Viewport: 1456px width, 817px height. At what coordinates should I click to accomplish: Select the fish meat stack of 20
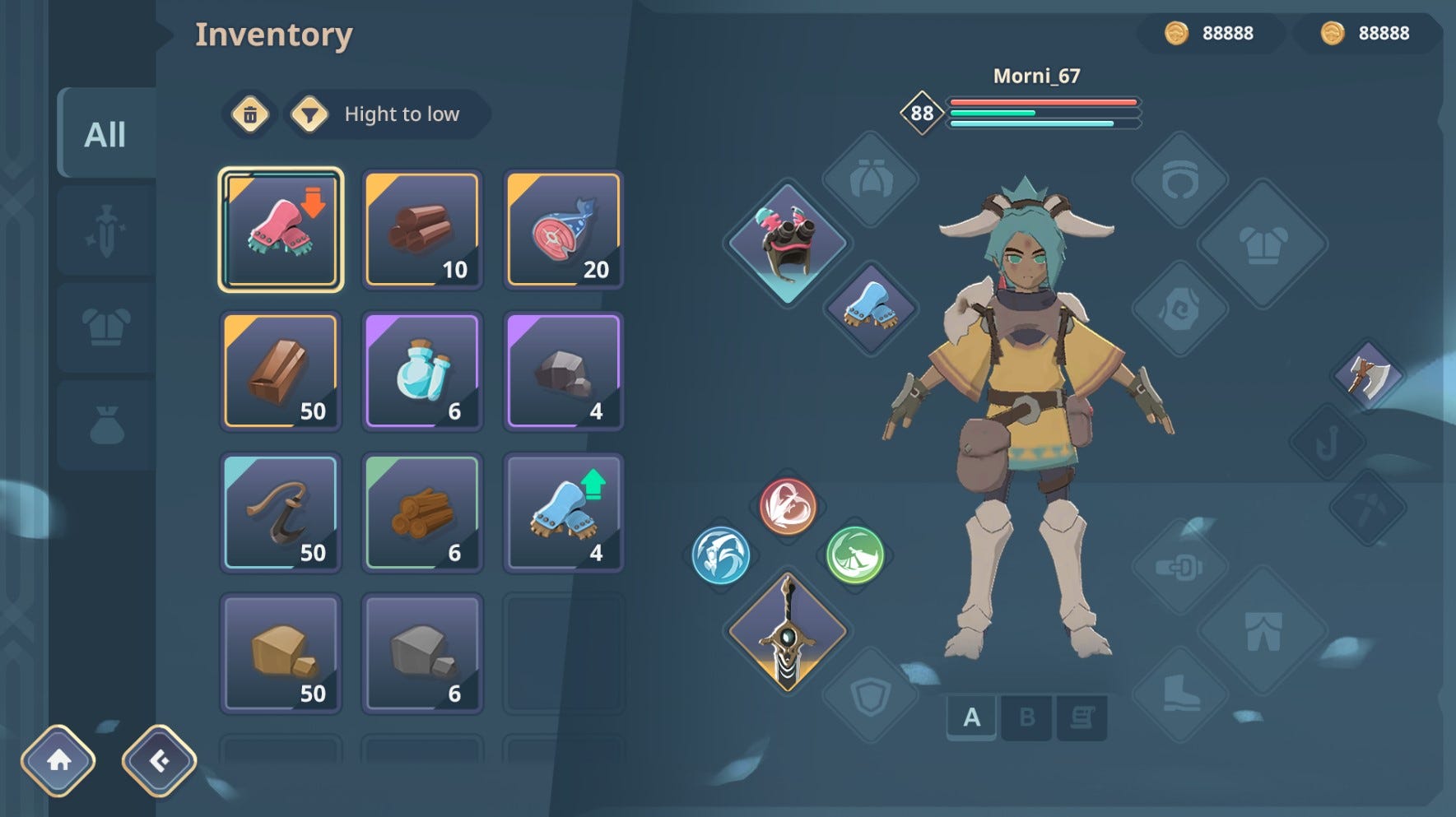(x=564, y=230)
